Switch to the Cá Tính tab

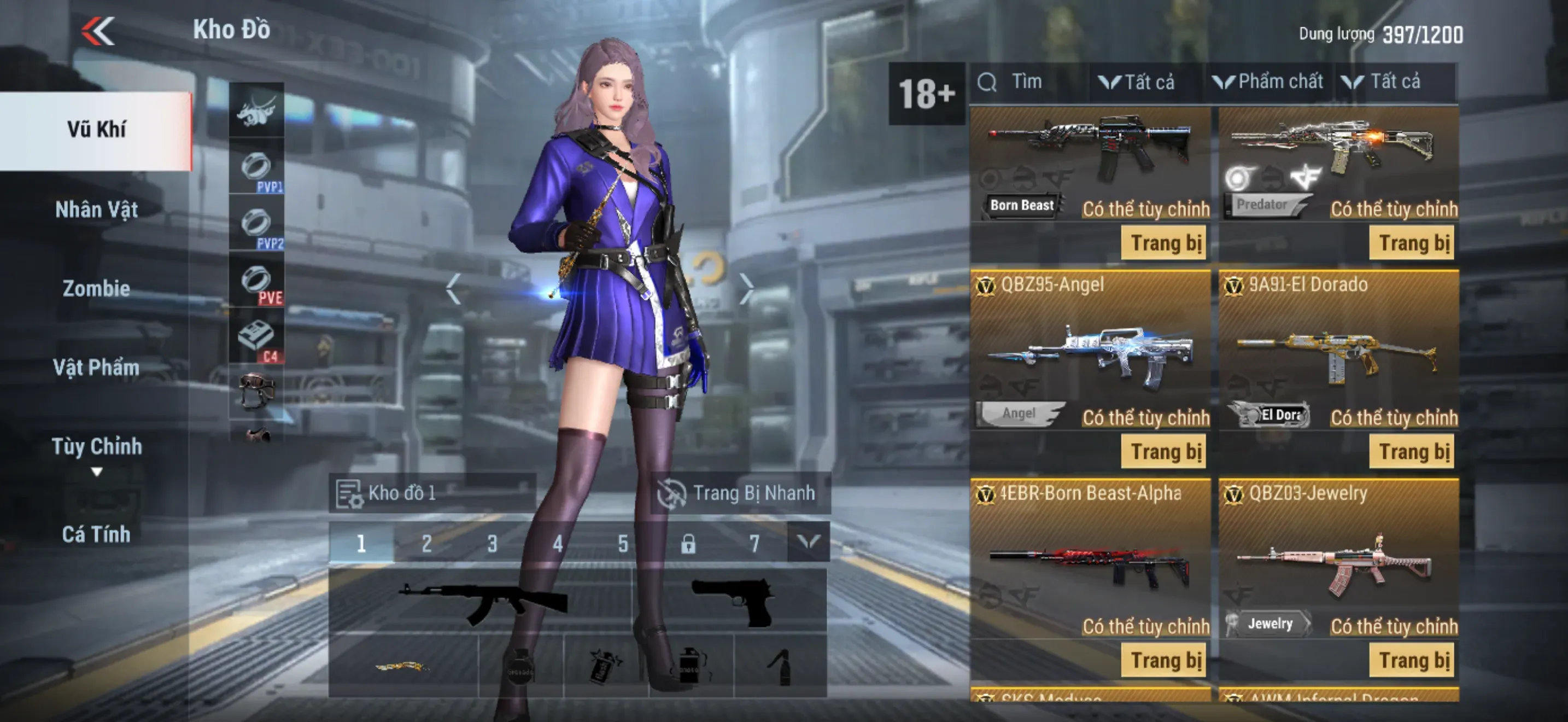point(96,534)
